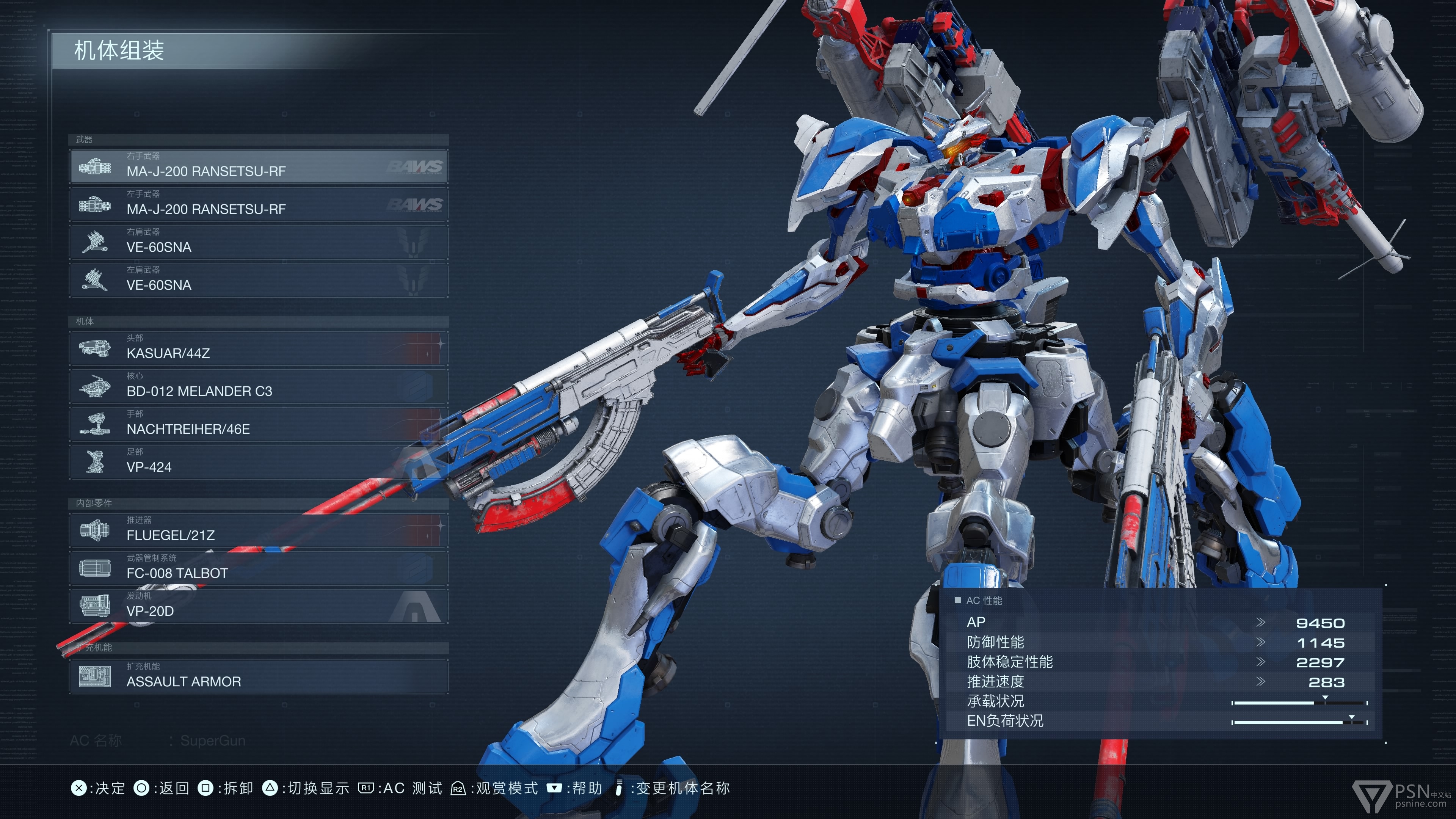Image resolution: width=1456 pixels, height=819 pixels.
Task: Select the VP-20D generator slot
Action: tap(258, 606)
